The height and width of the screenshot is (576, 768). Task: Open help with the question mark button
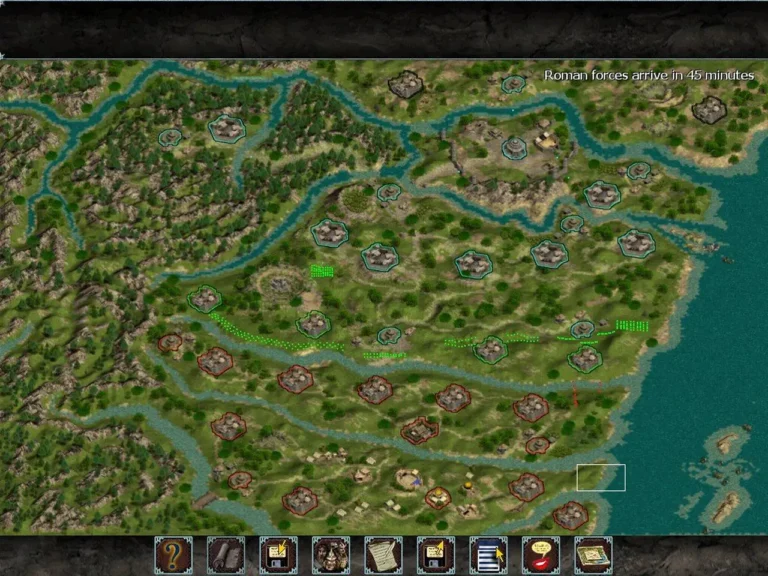tap(173, 554)
